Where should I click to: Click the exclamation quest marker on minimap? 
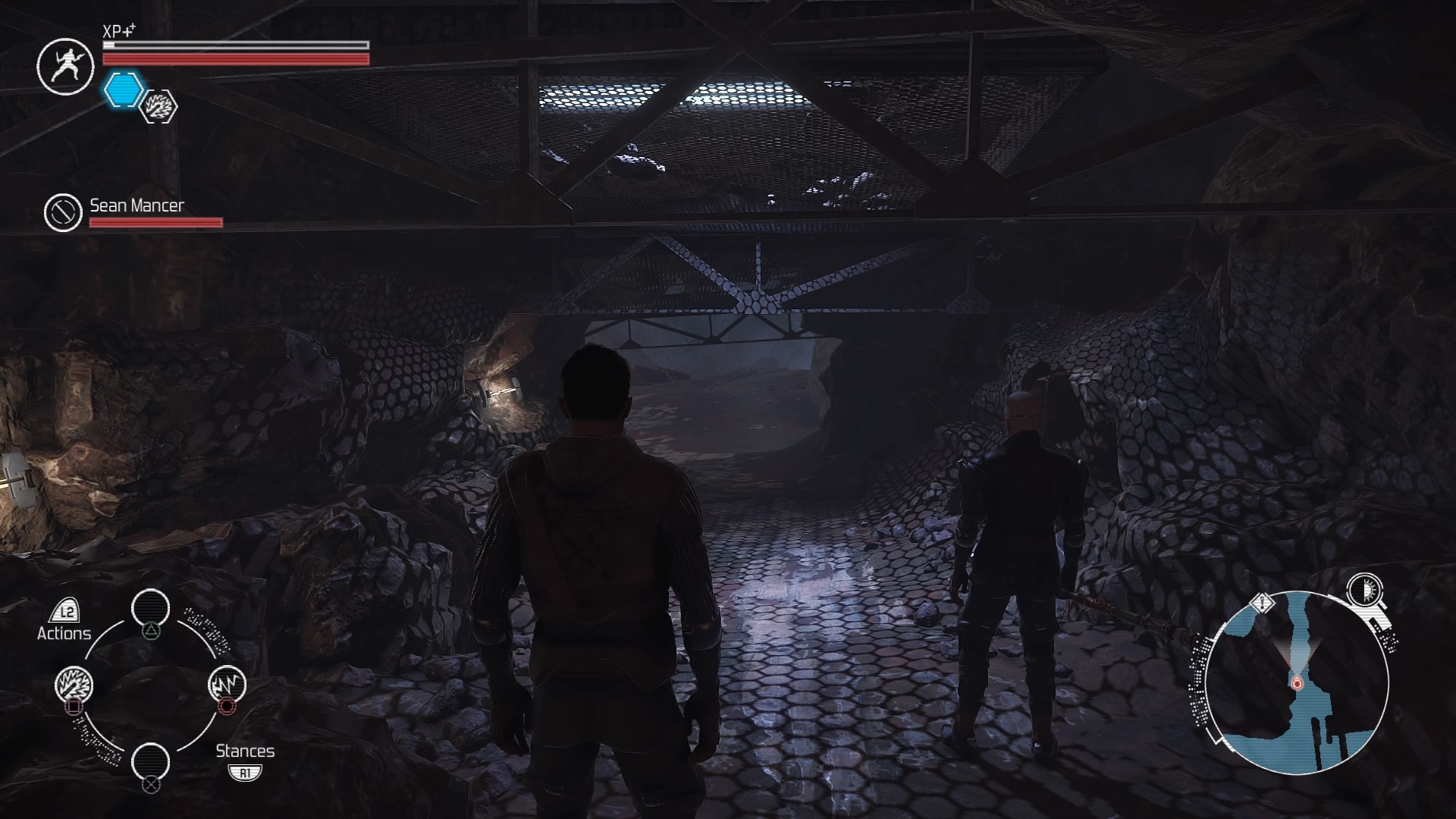point(1263,603)
